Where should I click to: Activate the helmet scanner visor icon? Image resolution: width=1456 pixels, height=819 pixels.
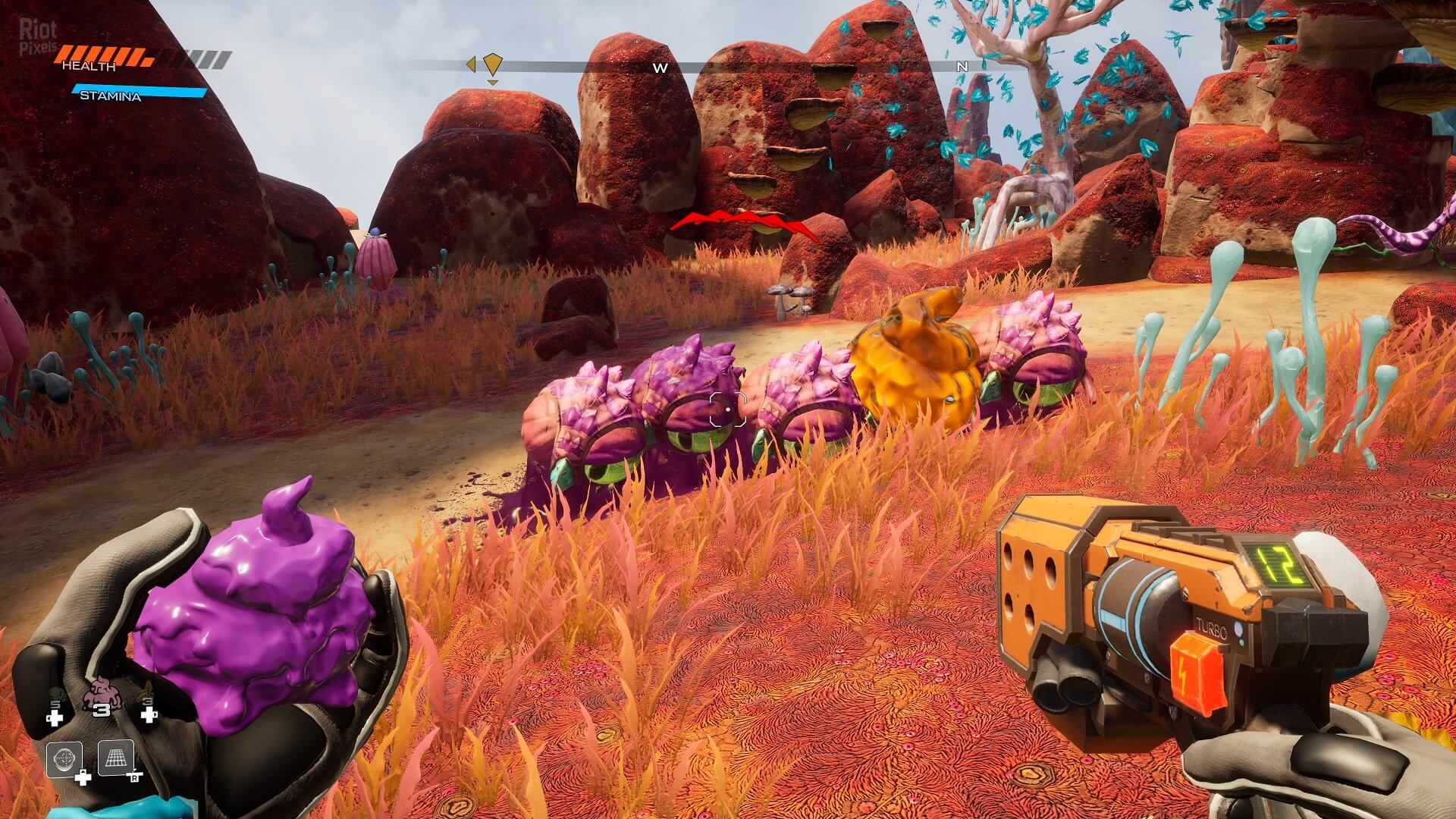click(64, 759)
